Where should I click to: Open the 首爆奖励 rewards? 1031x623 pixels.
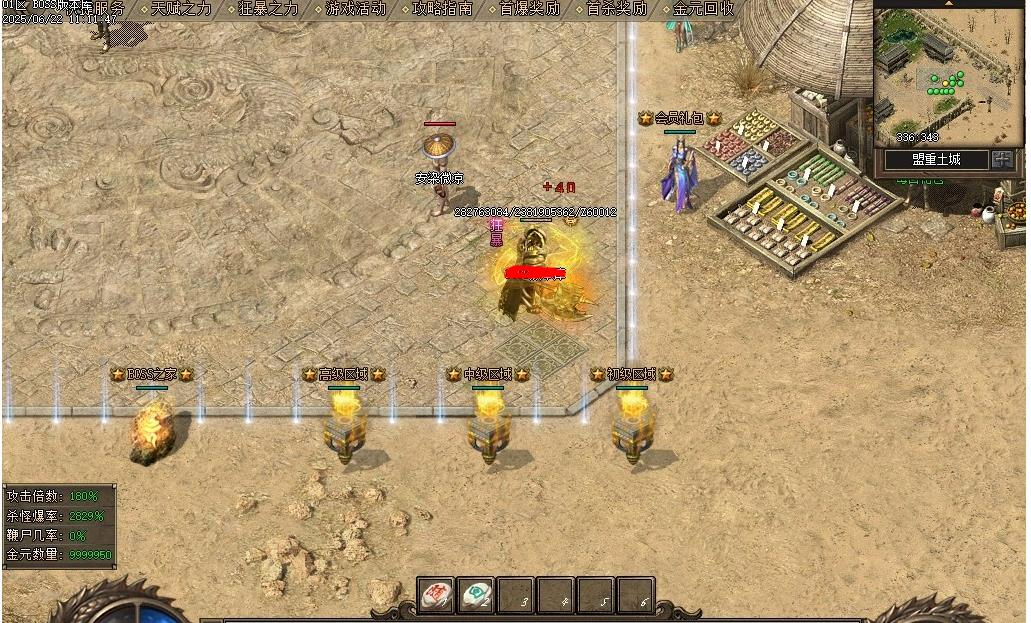[529, 9]
